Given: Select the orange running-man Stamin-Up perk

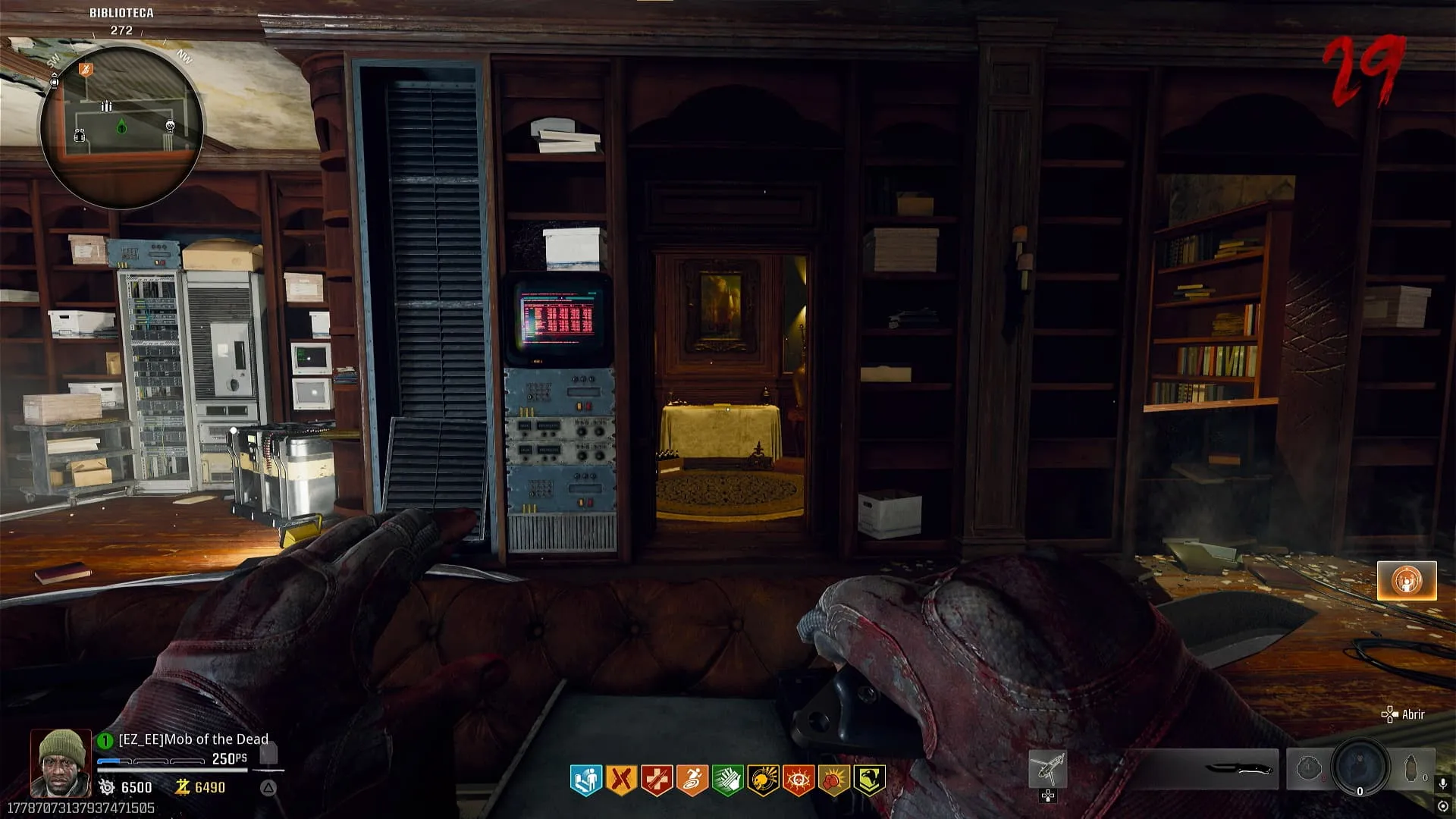Looking at the screenshot, I should click(x=692, y=780).
